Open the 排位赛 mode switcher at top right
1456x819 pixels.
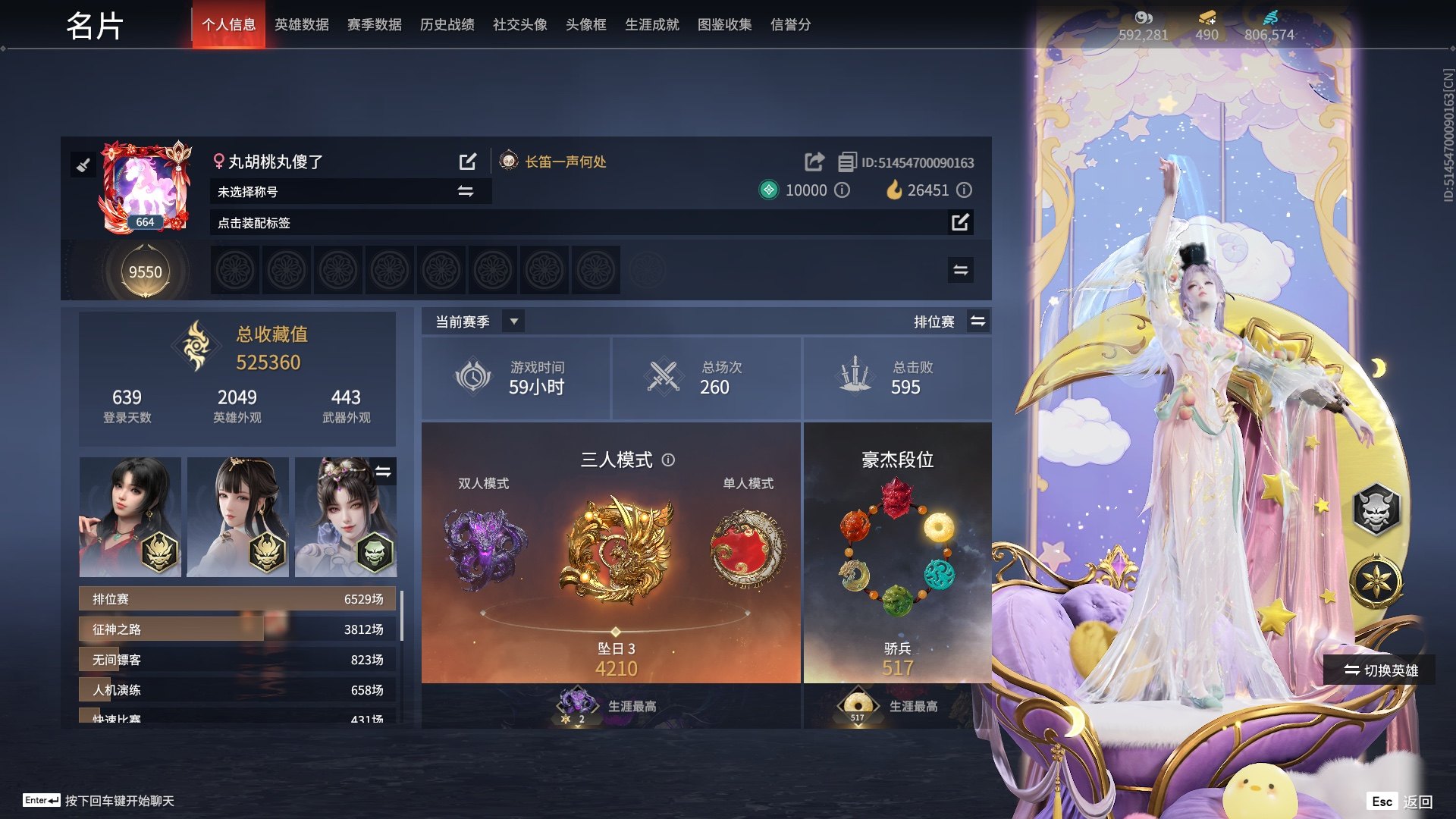pos(978,321)
